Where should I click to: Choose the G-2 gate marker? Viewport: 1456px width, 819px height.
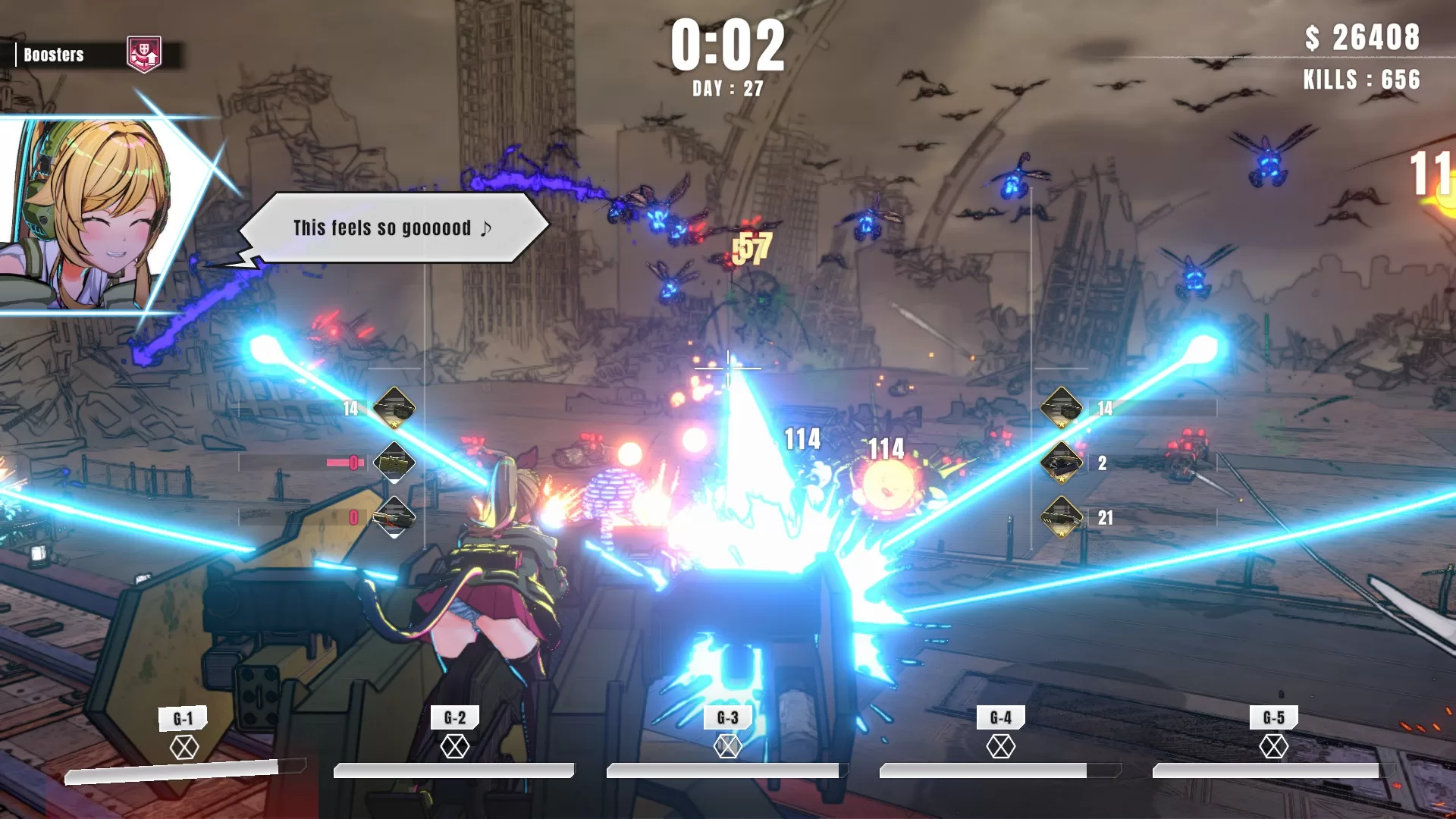coord(455,746)
